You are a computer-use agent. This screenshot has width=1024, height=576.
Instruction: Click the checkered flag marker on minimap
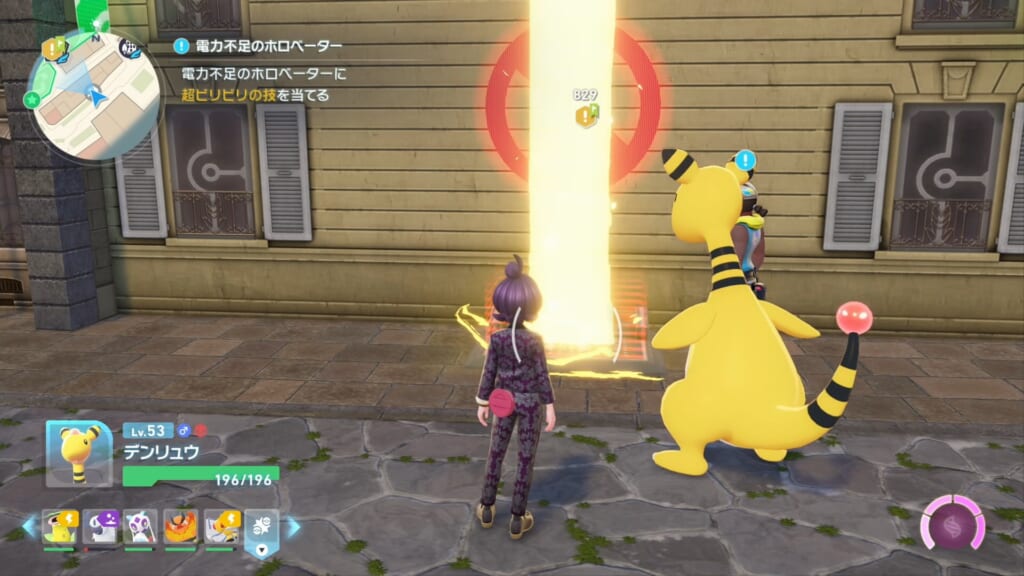pos(128,46)
